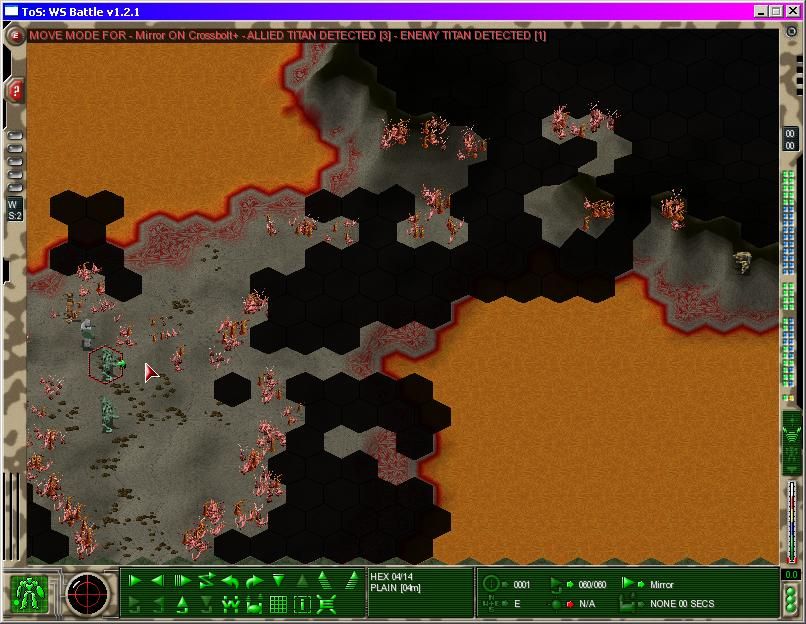This screenshot has height=624, width=806.
Task: Click the round red E button
Action: (16, 35)
